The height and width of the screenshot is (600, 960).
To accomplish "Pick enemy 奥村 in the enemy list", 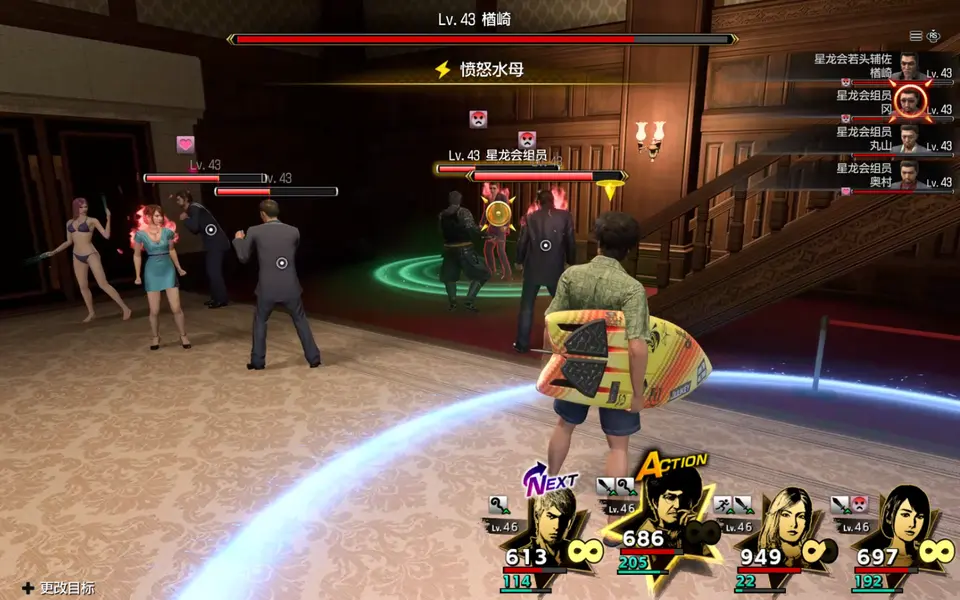I will click(x=908, y=175).
